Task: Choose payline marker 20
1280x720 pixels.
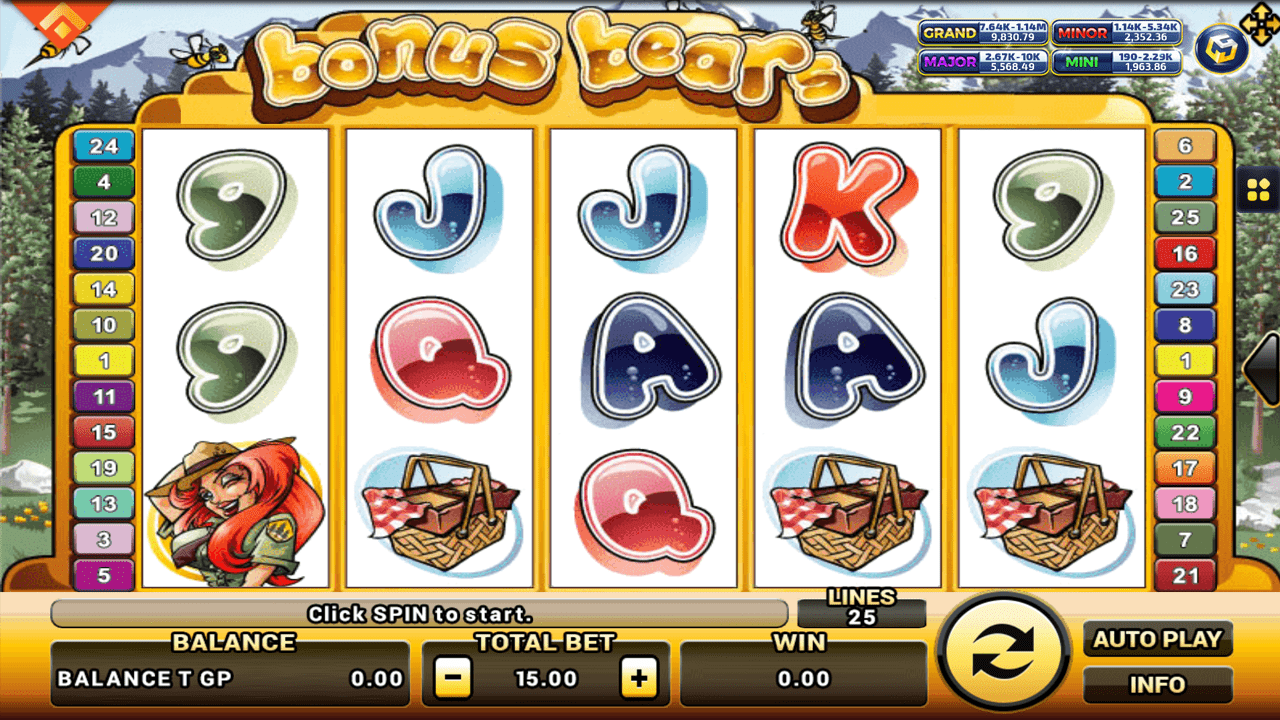Action: (104, 254)
